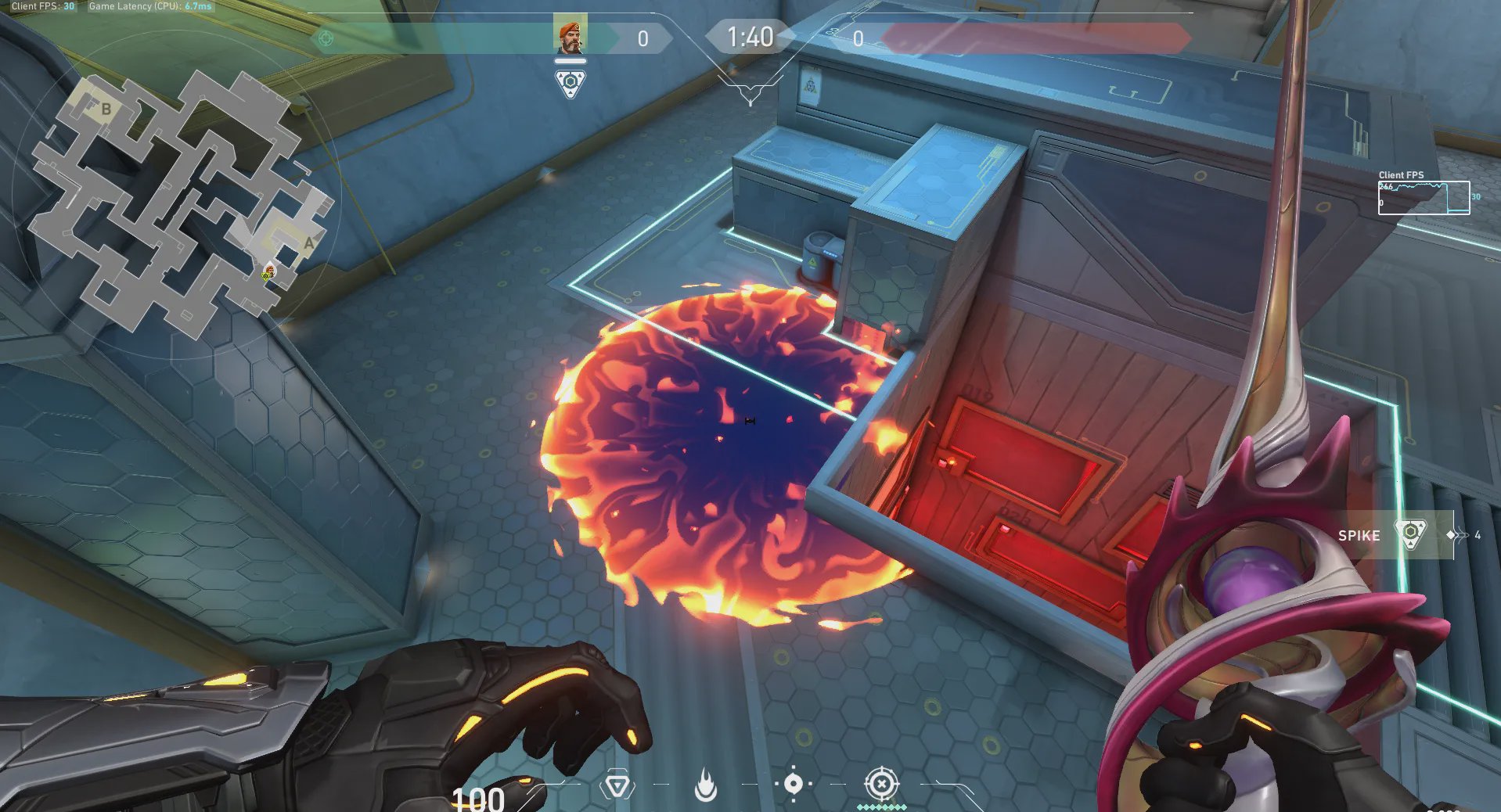
Task: Click the Client FPS graph overlay
Action: 1424,197
